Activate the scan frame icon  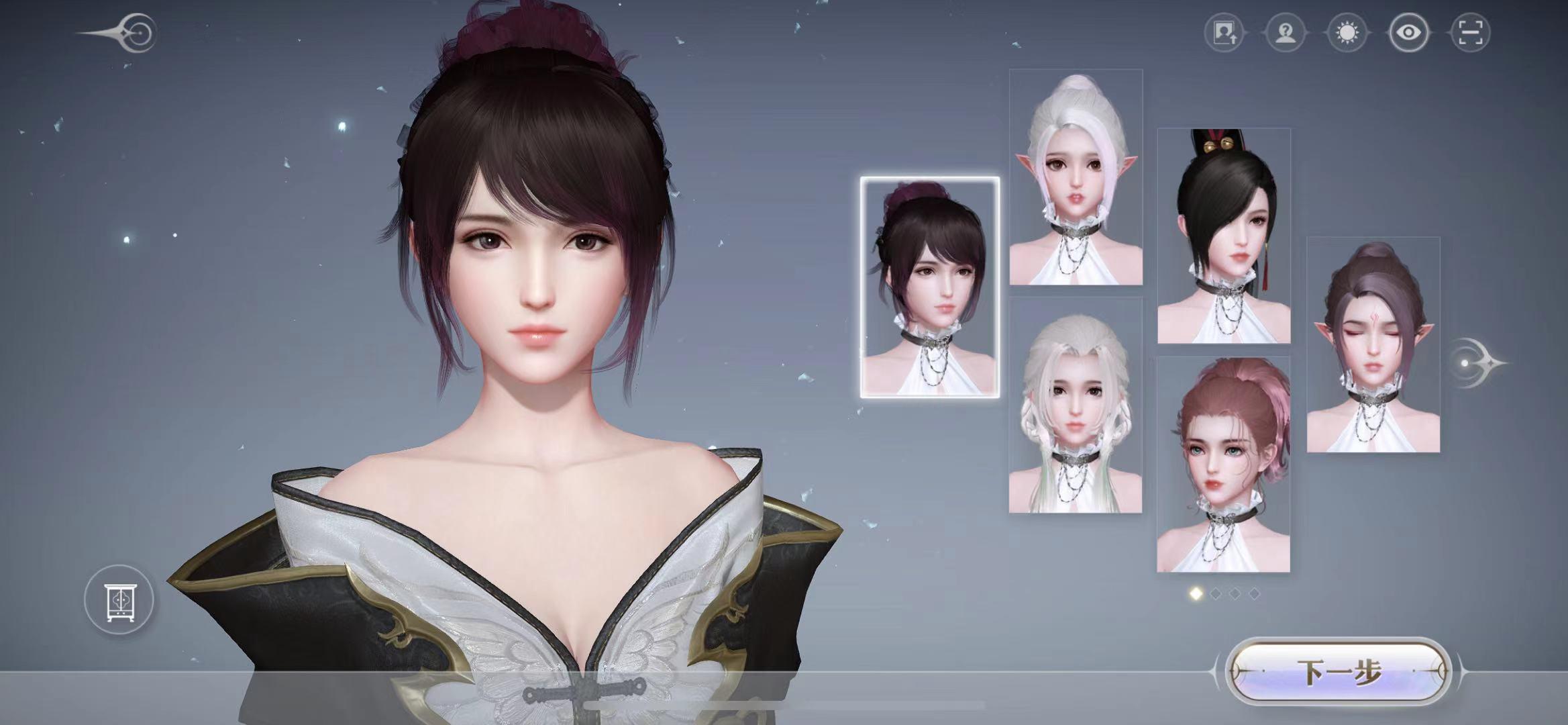(x=1469, y=33)
